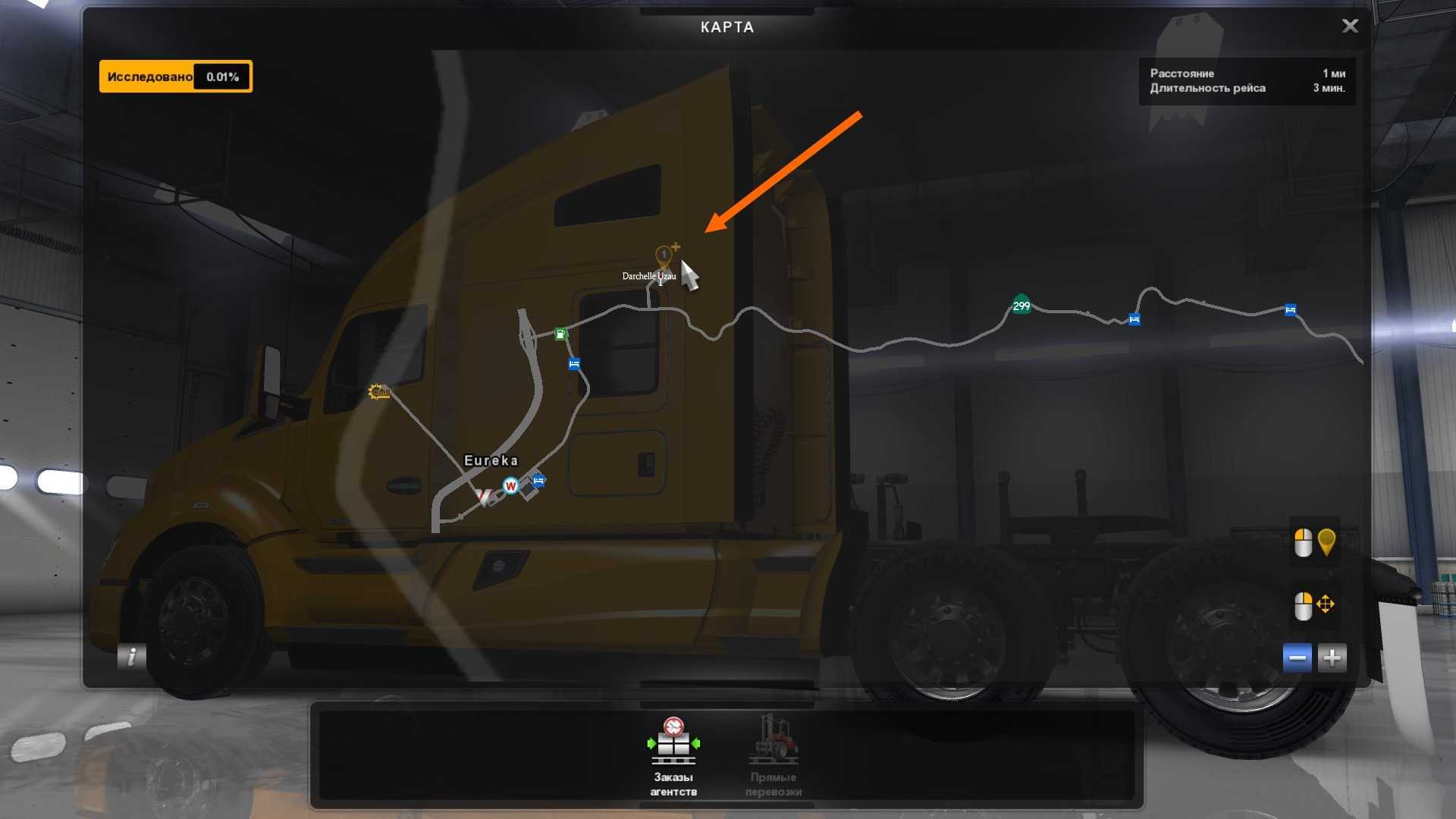Open the freight market orders (Заказы агентств)
The height and width of the screenshot is (819, 1456).
[673, 755]
